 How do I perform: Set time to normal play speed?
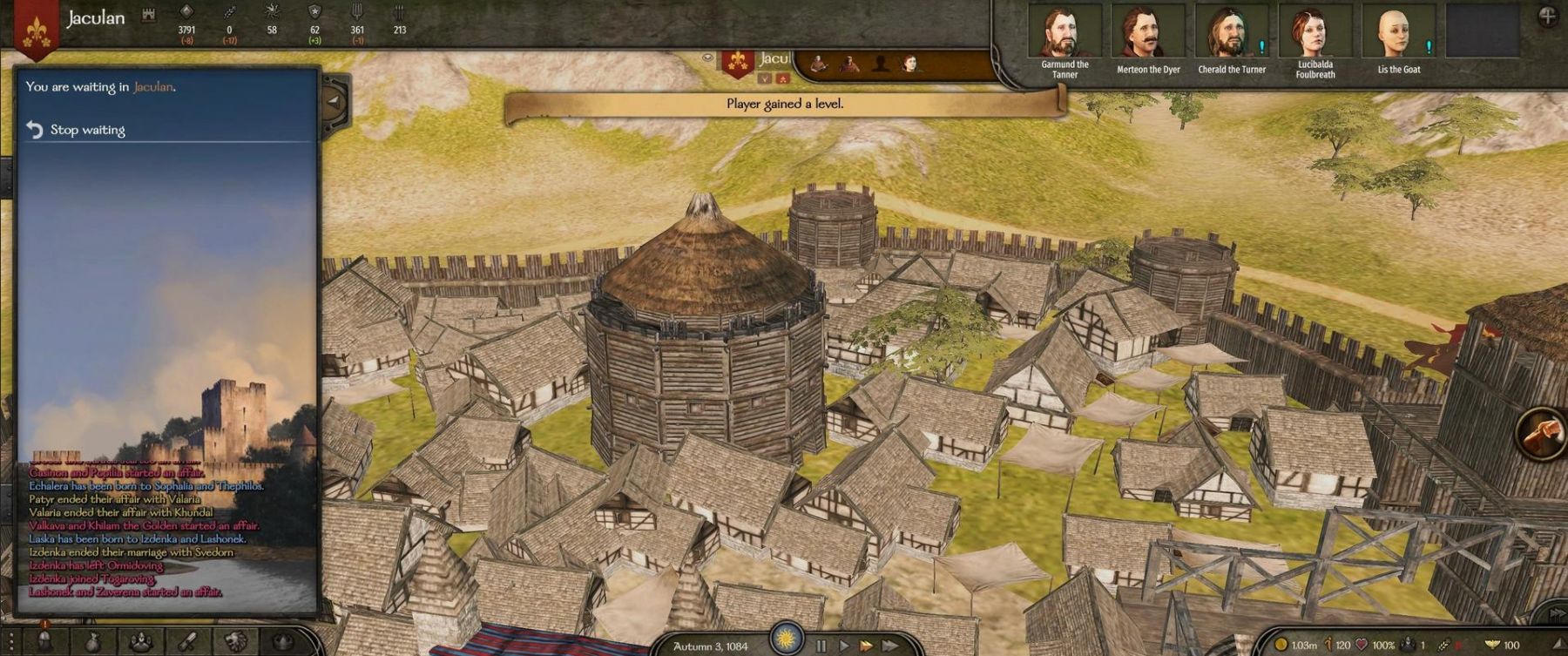(843, 646)
